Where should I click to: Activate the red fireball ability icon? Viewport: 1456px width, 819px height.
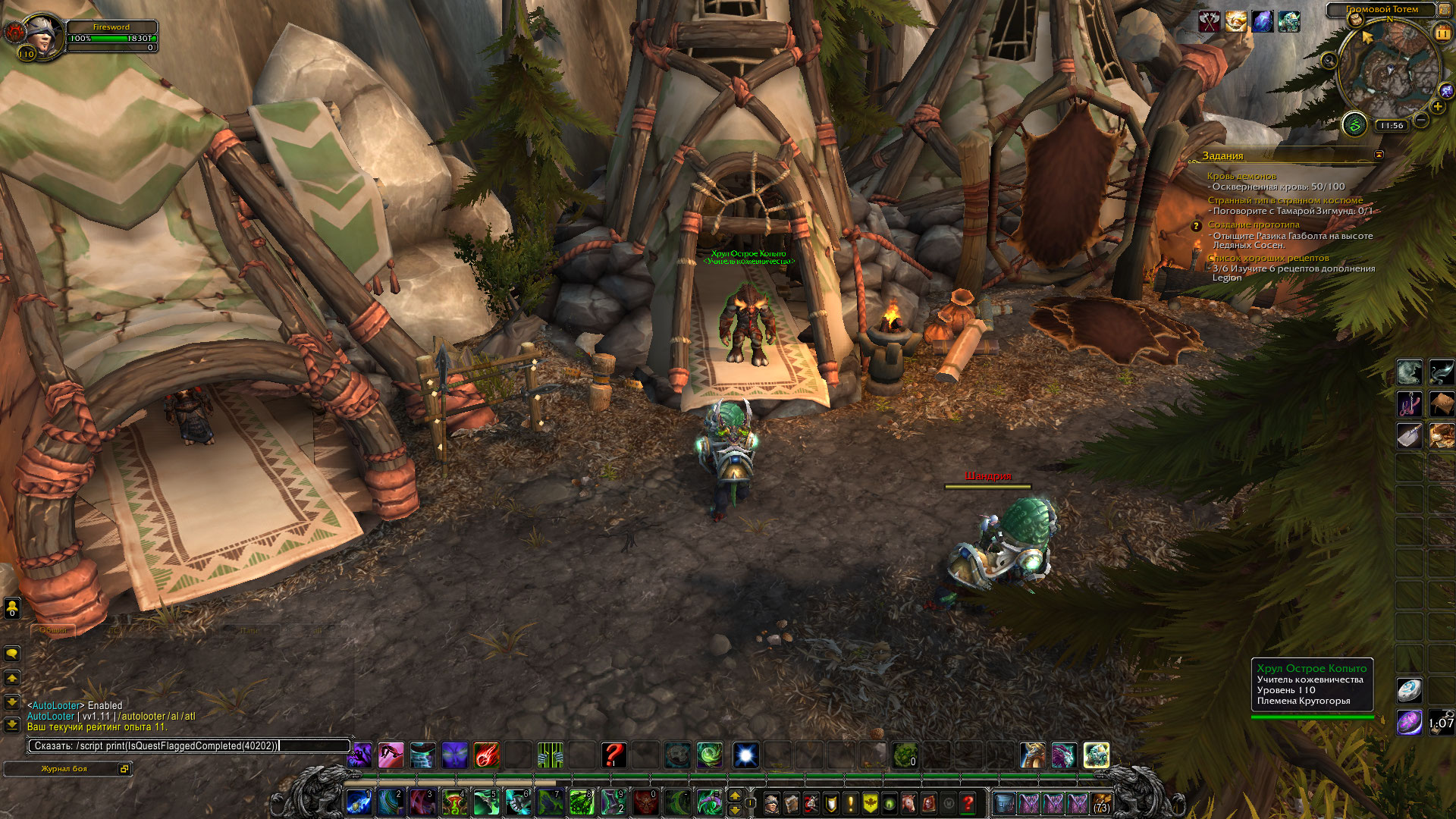[486, 755]
